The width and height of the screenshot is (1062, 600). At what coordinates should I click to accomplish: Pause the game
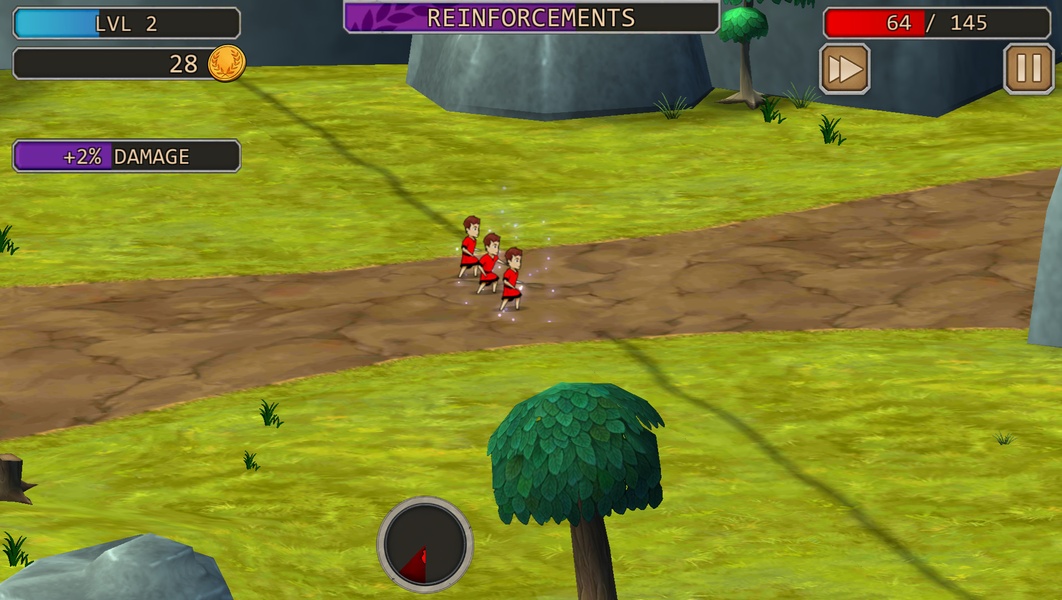click(x=1028, y=69)
